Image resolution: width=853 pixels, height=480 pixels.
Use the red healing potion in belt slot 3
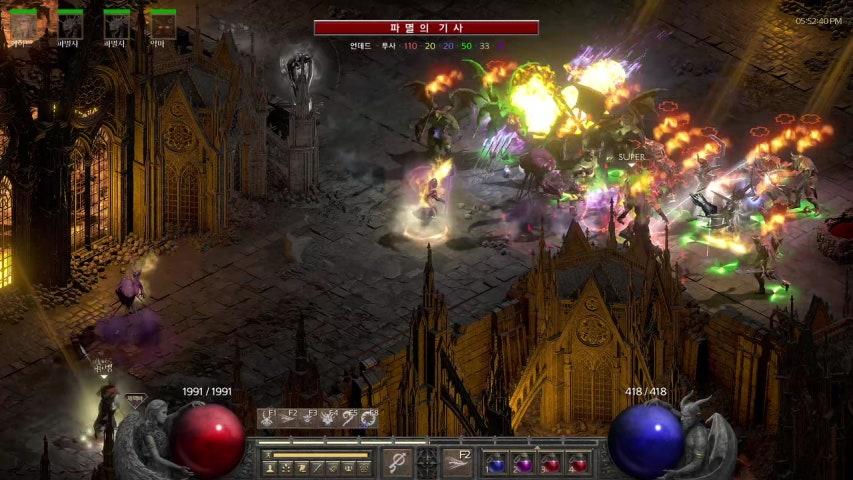click(551, 463)
